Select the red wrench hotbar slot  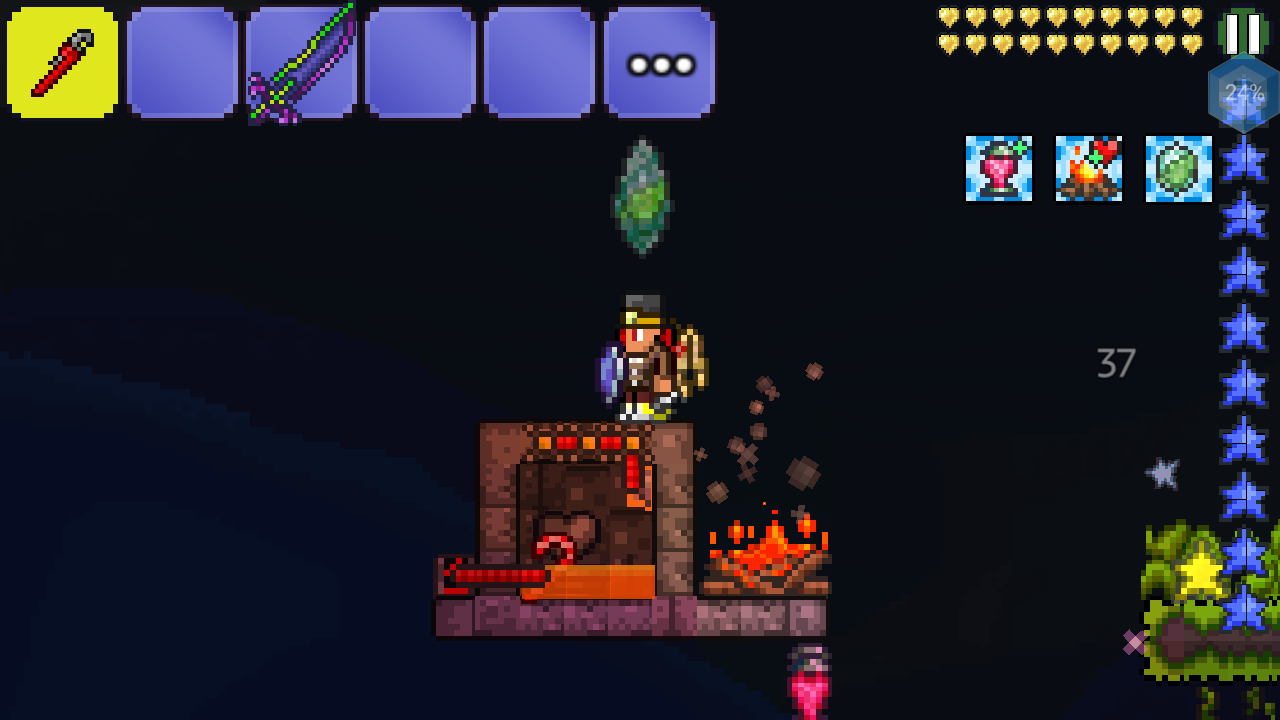pos(62,63)
